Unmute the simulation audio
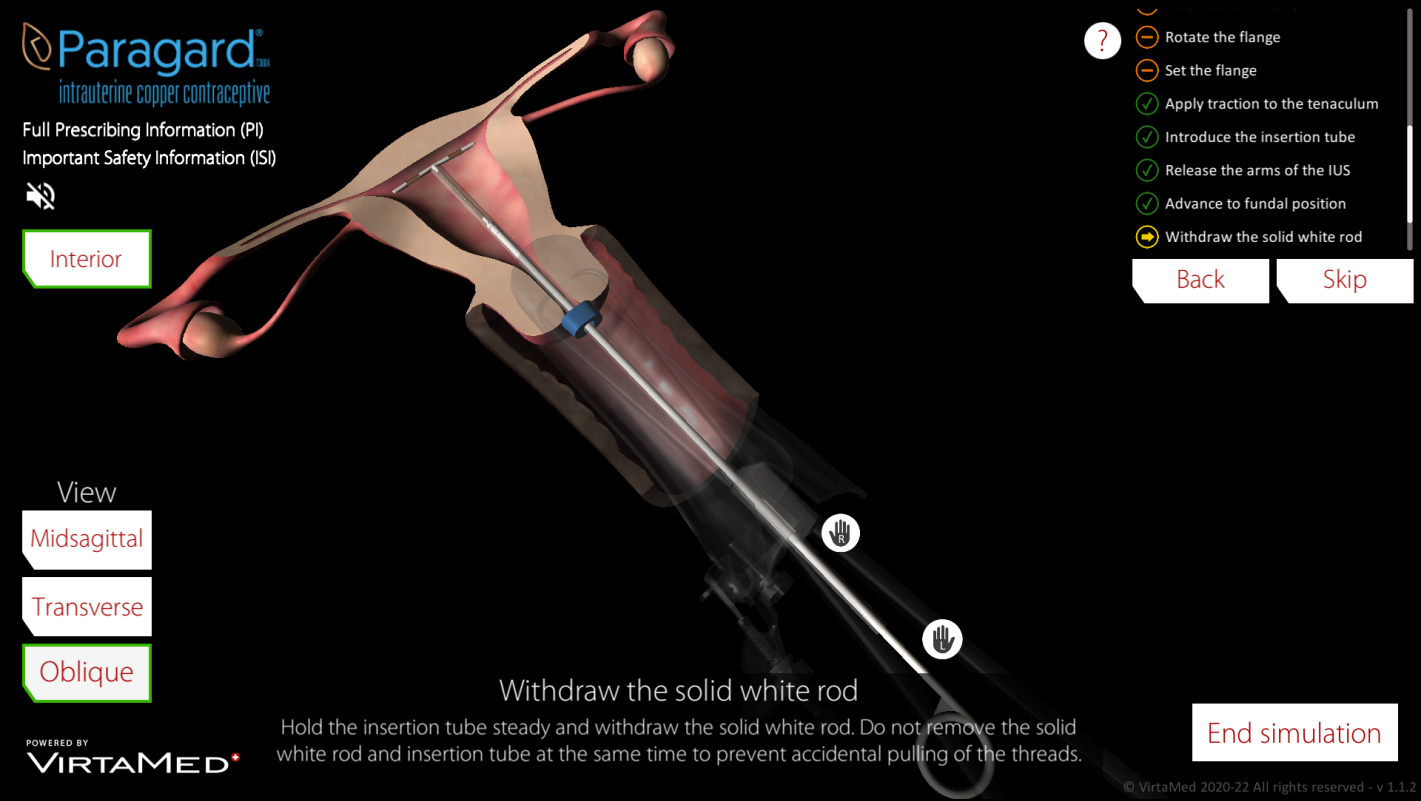1421x801 pixels. pyautogui.click(x=38, y=196)
